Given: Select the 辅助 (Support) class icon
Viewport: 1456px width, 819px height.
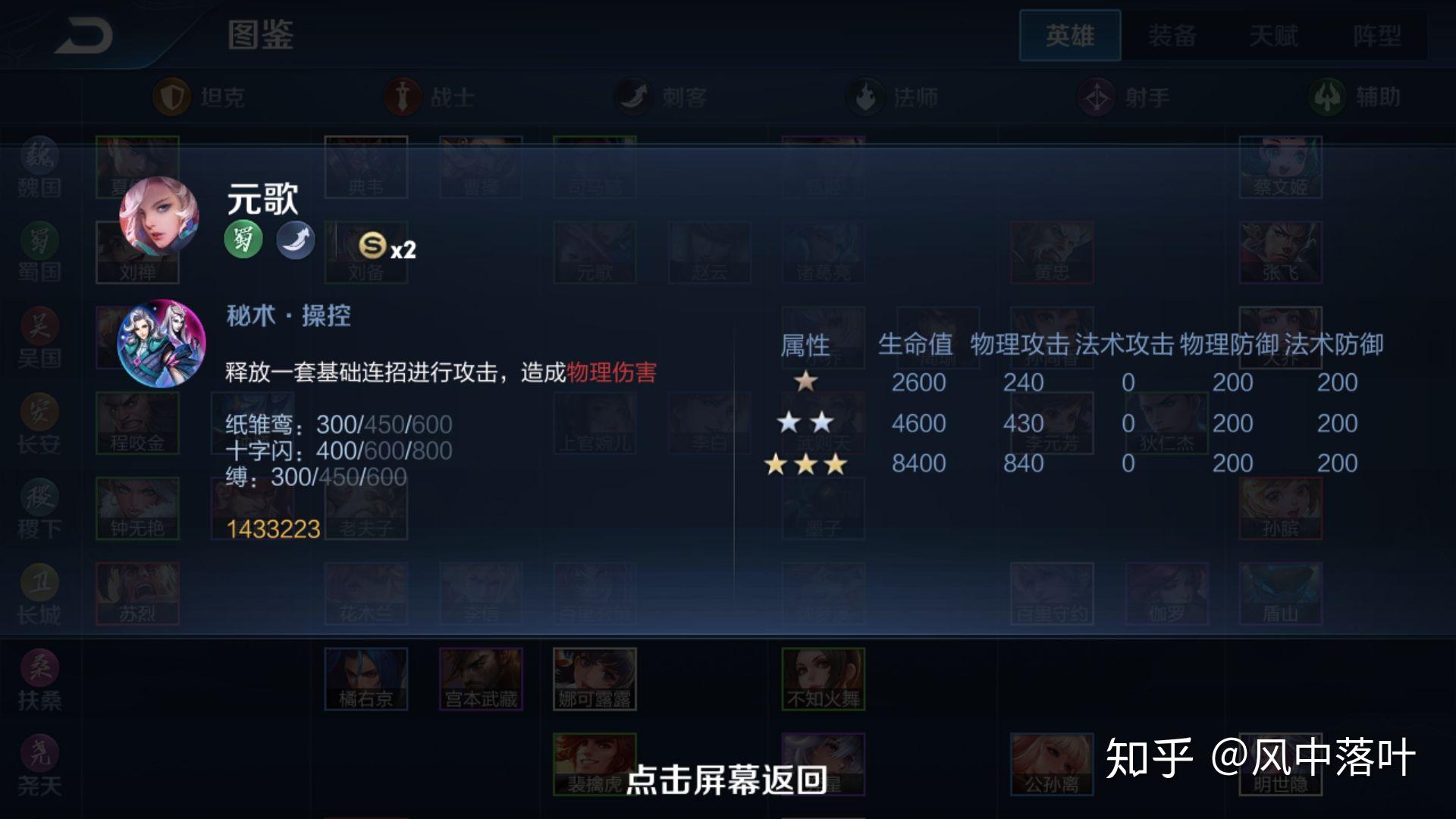Looking at the screenshot, I should [1326, 96].
